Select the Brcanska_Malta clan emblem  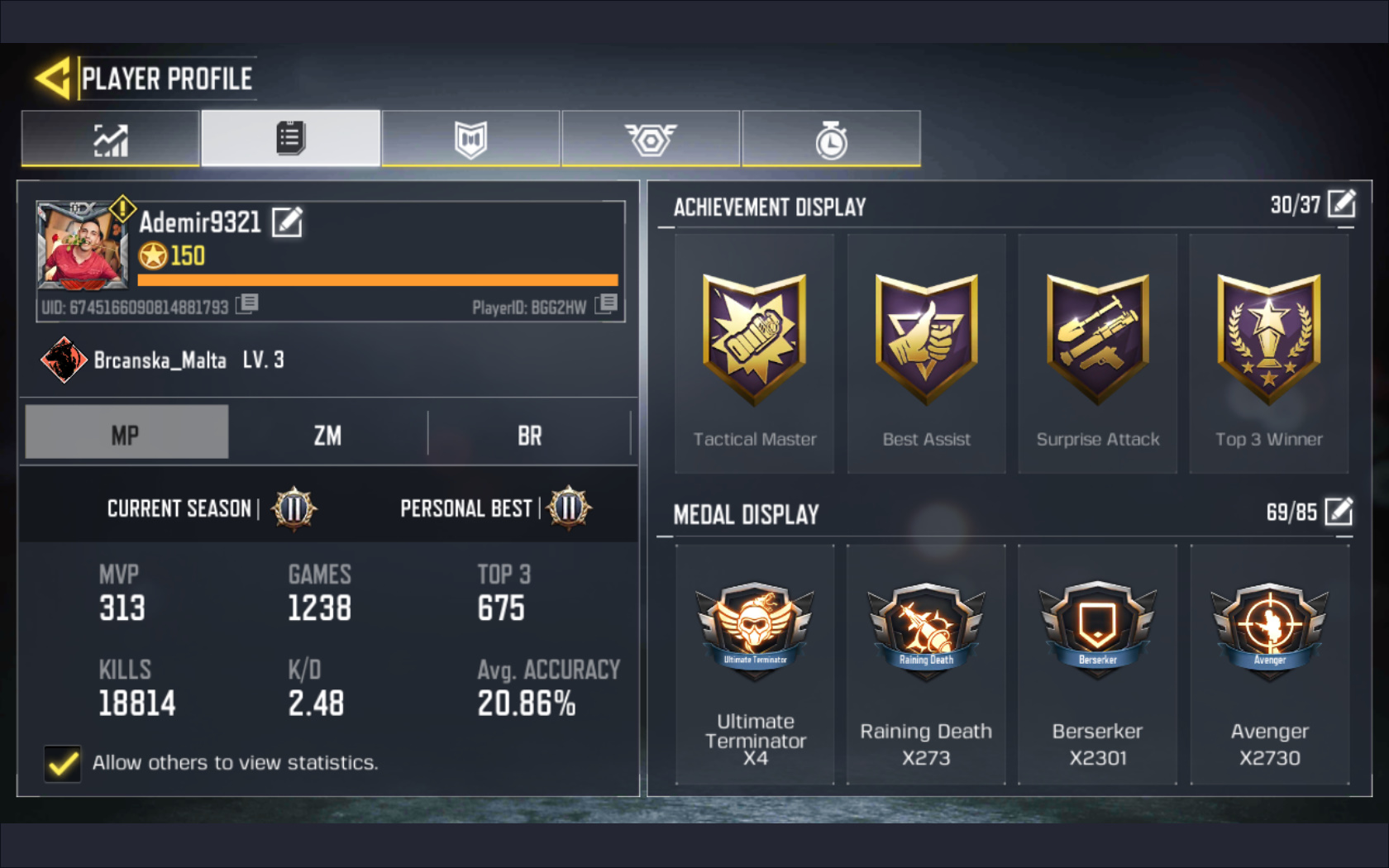64,360
